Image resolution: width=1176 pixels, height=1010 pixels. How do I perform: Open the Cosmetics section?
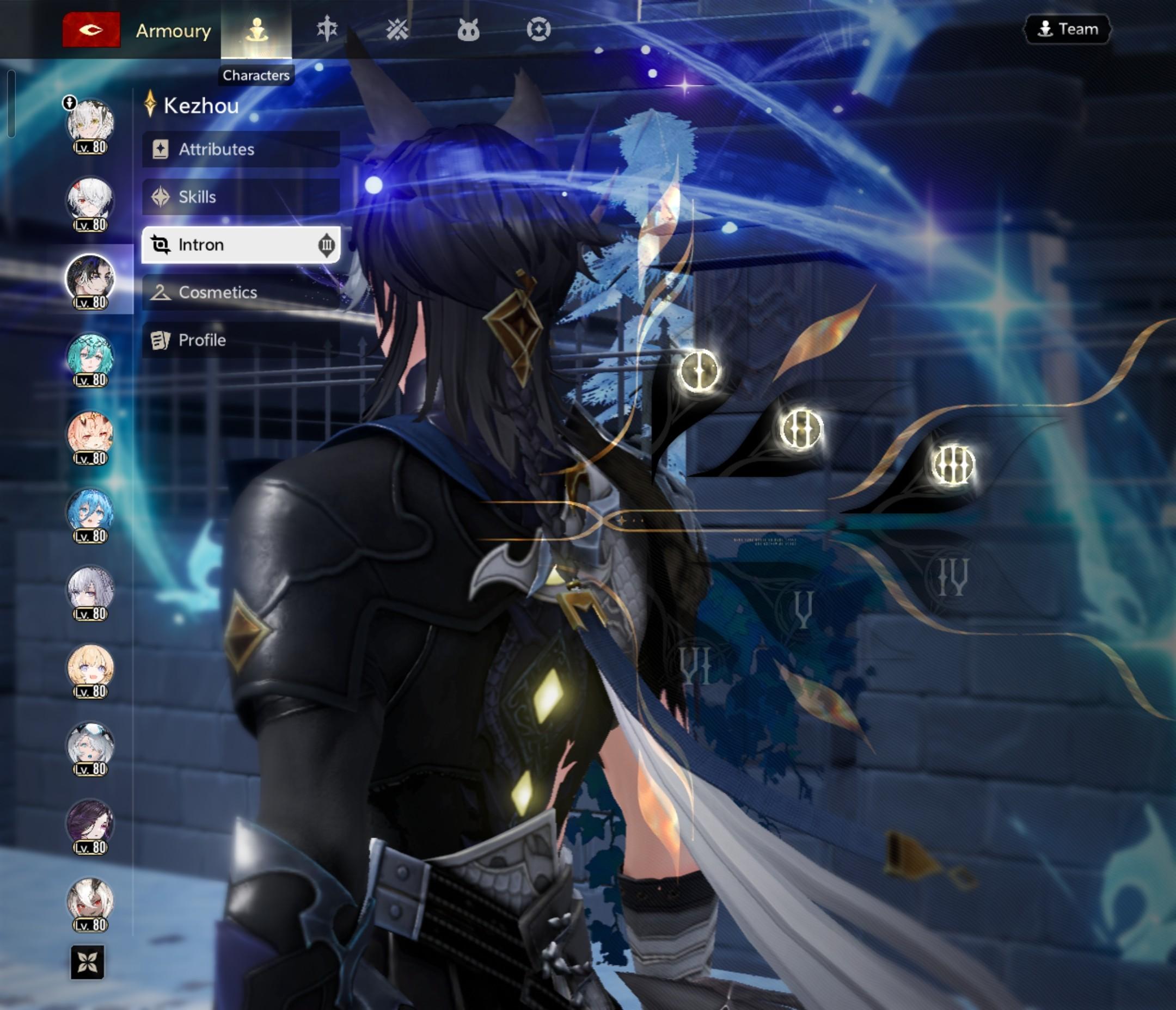point(241,292)
